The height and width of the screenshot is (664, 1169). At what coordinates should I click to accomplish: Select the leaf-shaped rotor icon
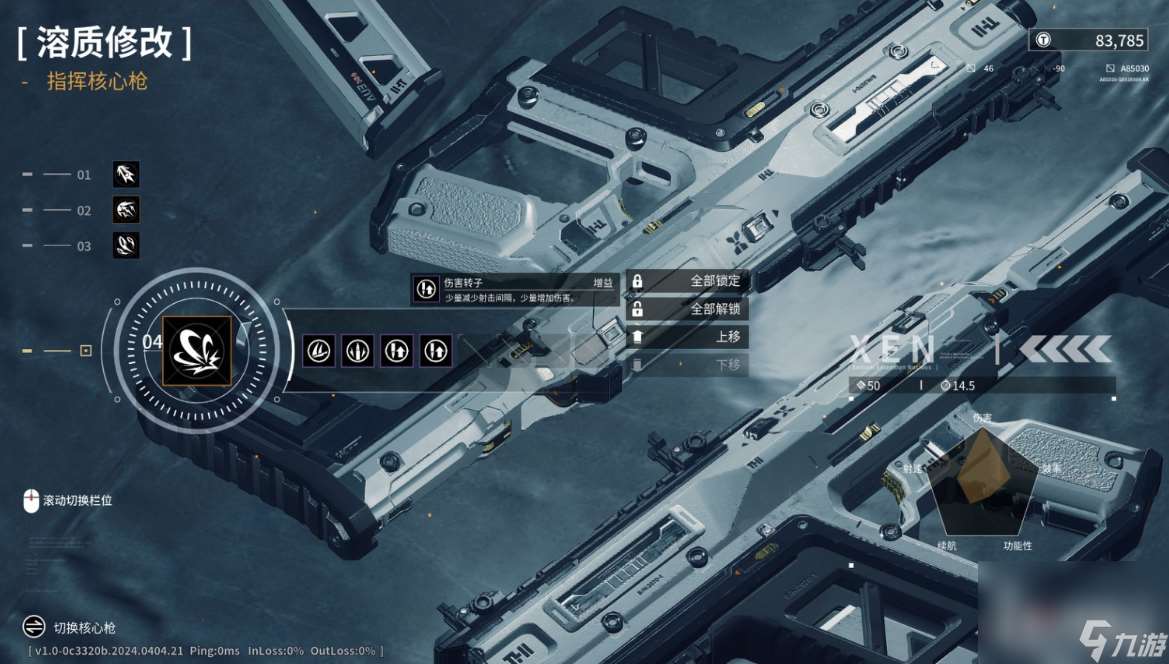[x=320, y=350]
